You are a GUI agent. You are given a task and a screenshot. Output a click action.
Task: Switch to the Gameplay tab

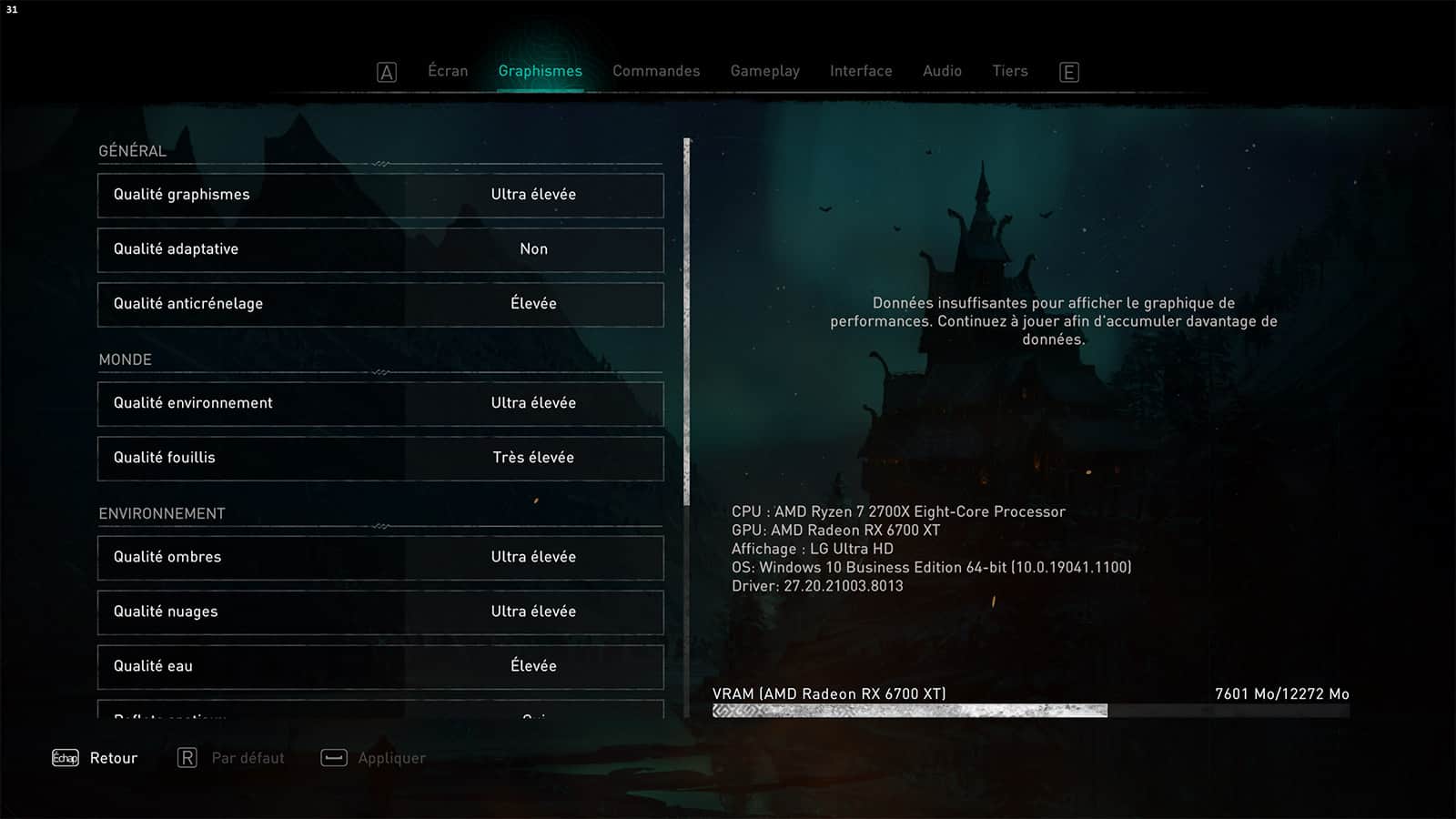[764, 71]
